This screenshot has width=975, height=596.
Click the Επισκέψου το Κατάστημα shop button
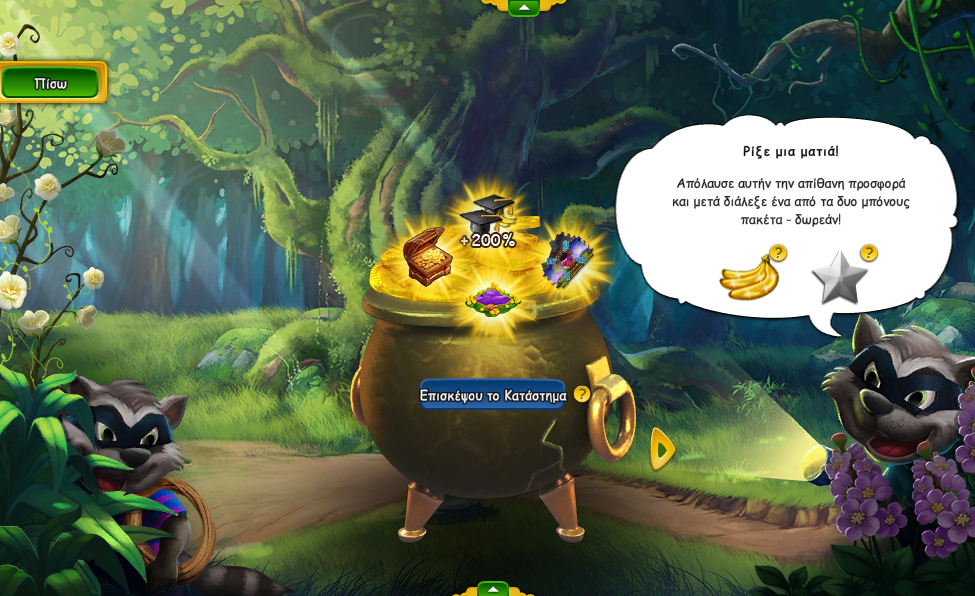492,395
